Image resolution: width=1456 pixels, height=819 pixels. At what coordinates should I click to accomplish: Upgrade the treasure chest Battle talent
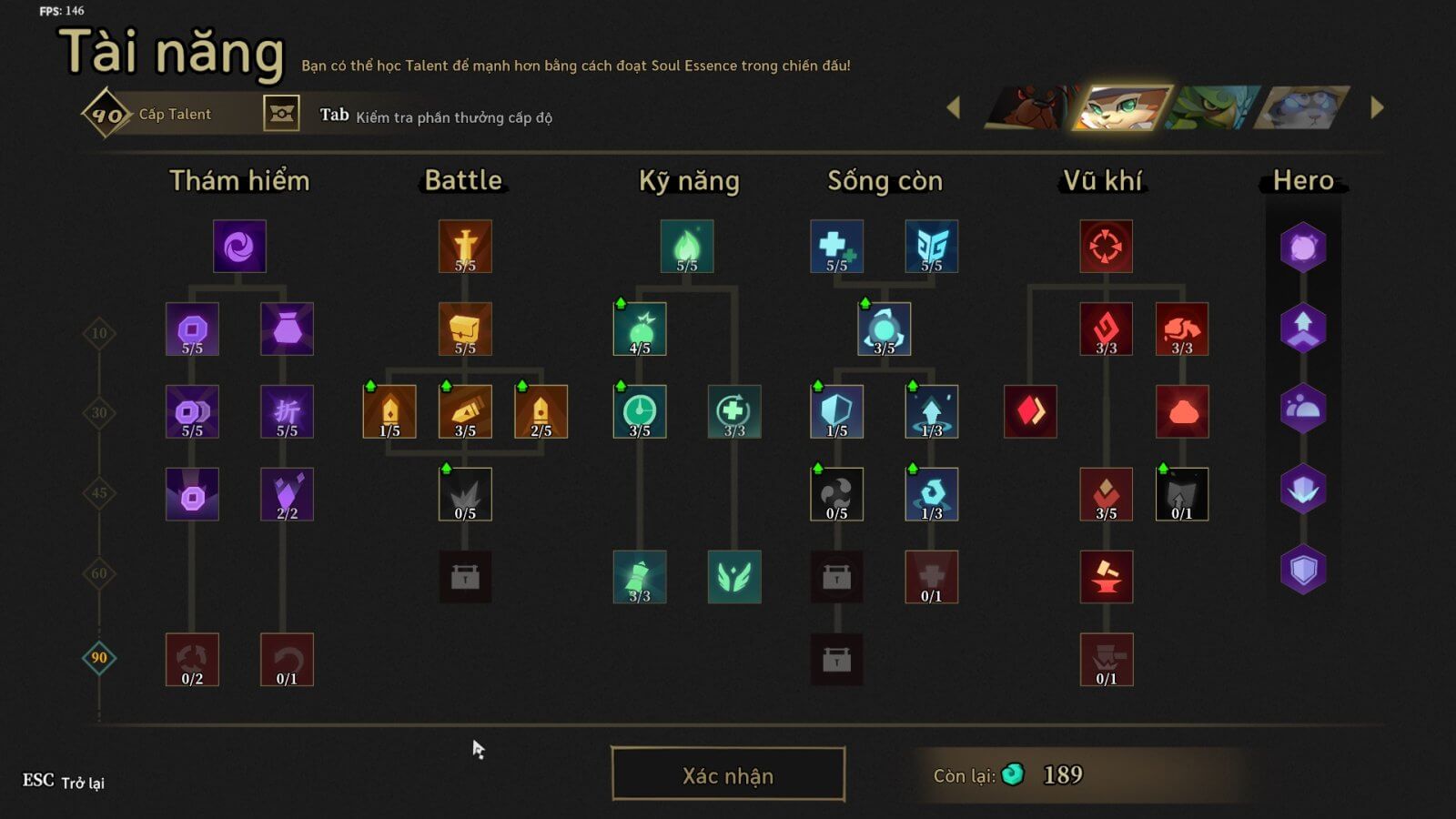(465, 329)
